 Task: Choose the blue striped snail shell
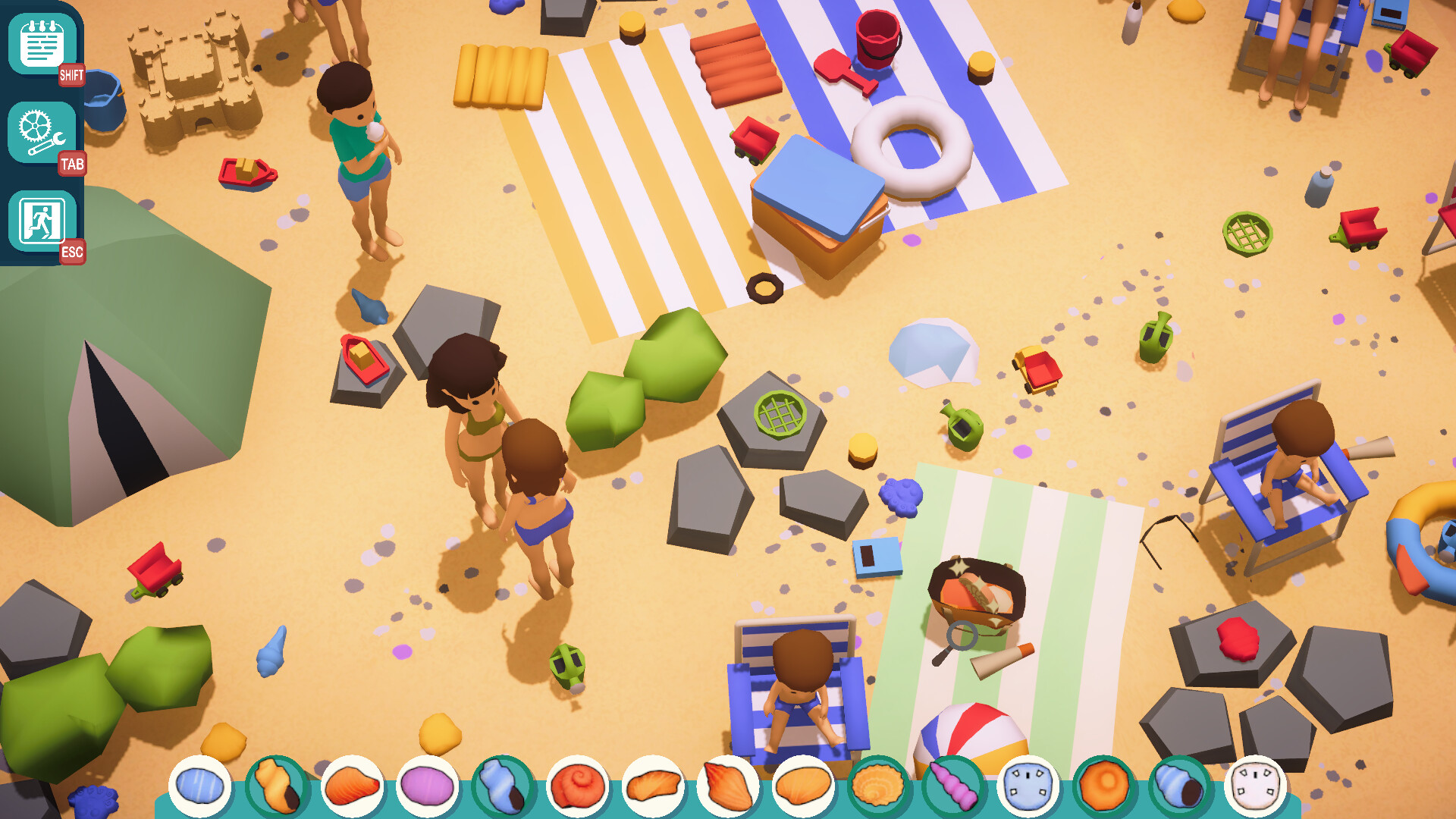1179,786
